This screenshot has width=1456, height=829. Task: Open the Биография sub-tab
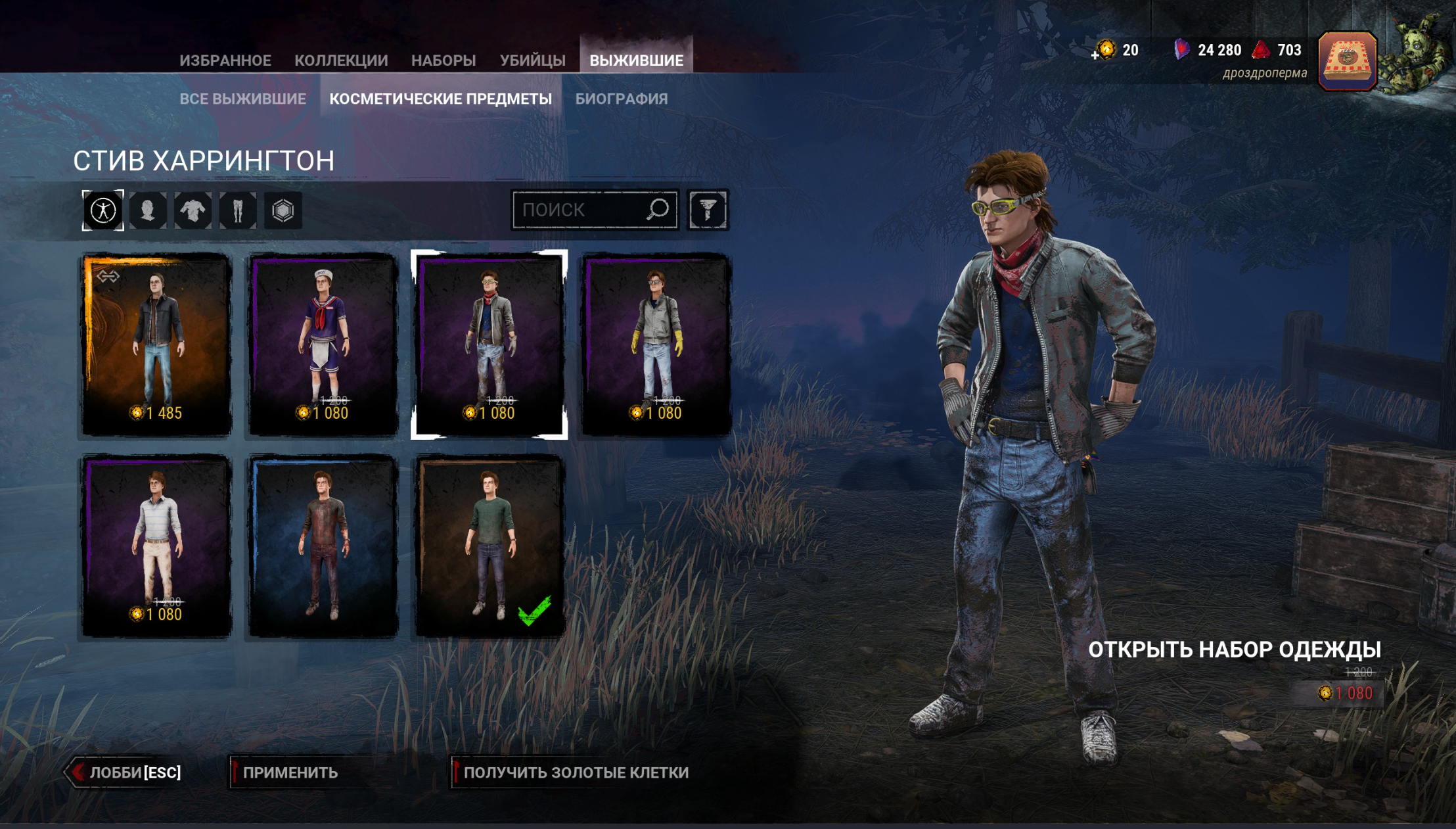coord(621,99)
